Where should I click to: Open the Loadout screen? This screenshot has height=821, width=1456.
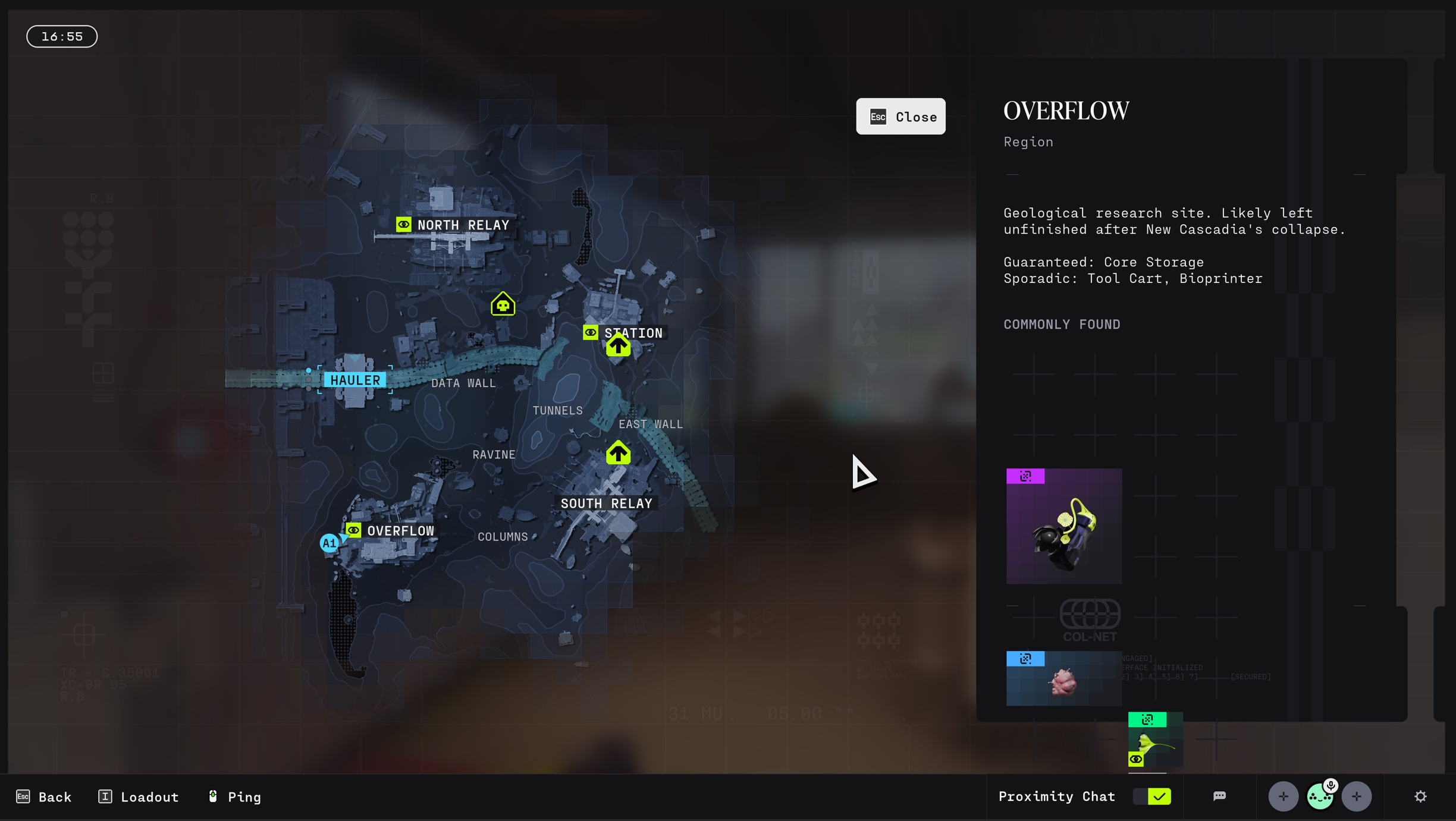coord(139,797)
